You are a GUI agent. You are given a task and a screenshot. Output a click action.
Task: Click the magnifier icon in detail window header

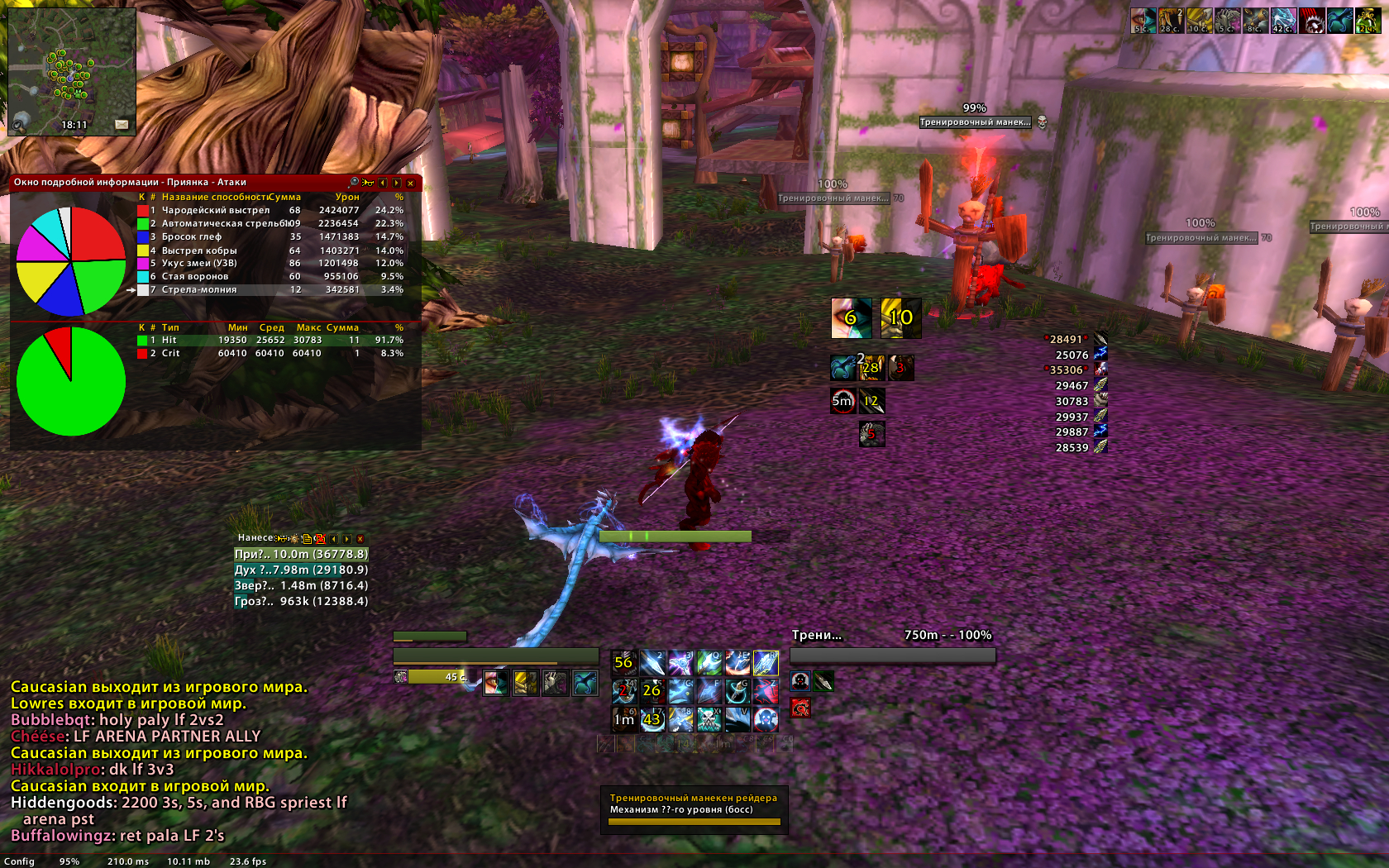[x=354, y=182]
